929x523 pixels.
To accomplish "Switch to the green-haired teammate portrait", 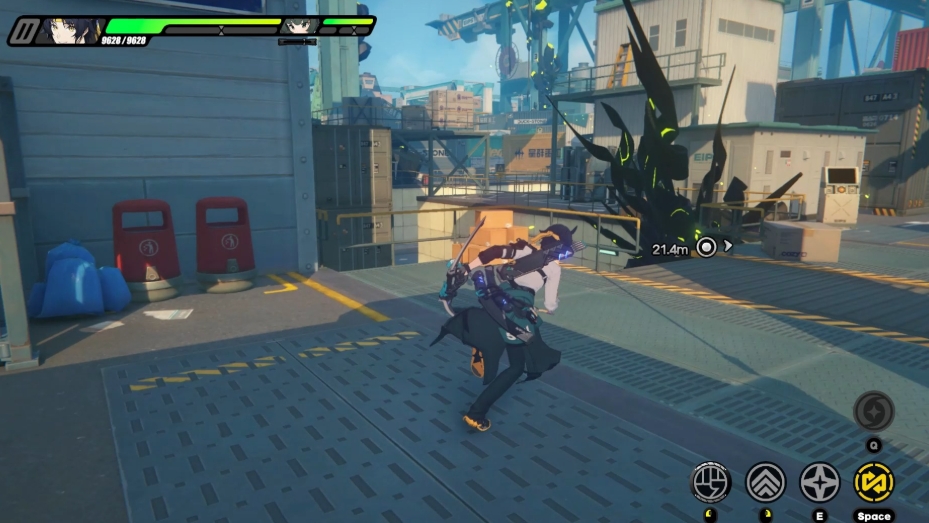I will pyautogui.click(x=296, y=26).
